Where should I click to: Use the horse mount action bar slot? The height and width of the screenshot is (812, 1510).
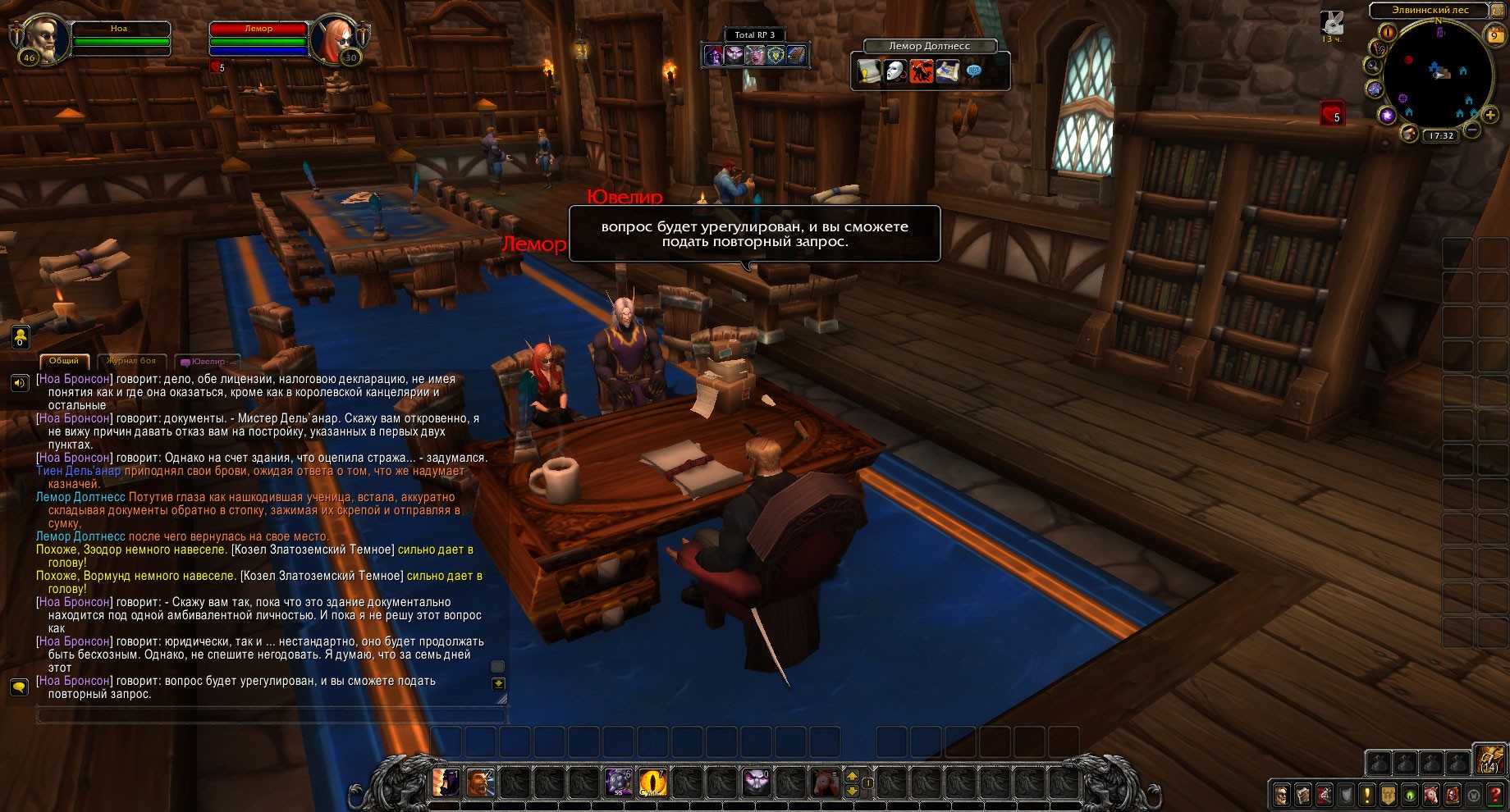(824, 782)
